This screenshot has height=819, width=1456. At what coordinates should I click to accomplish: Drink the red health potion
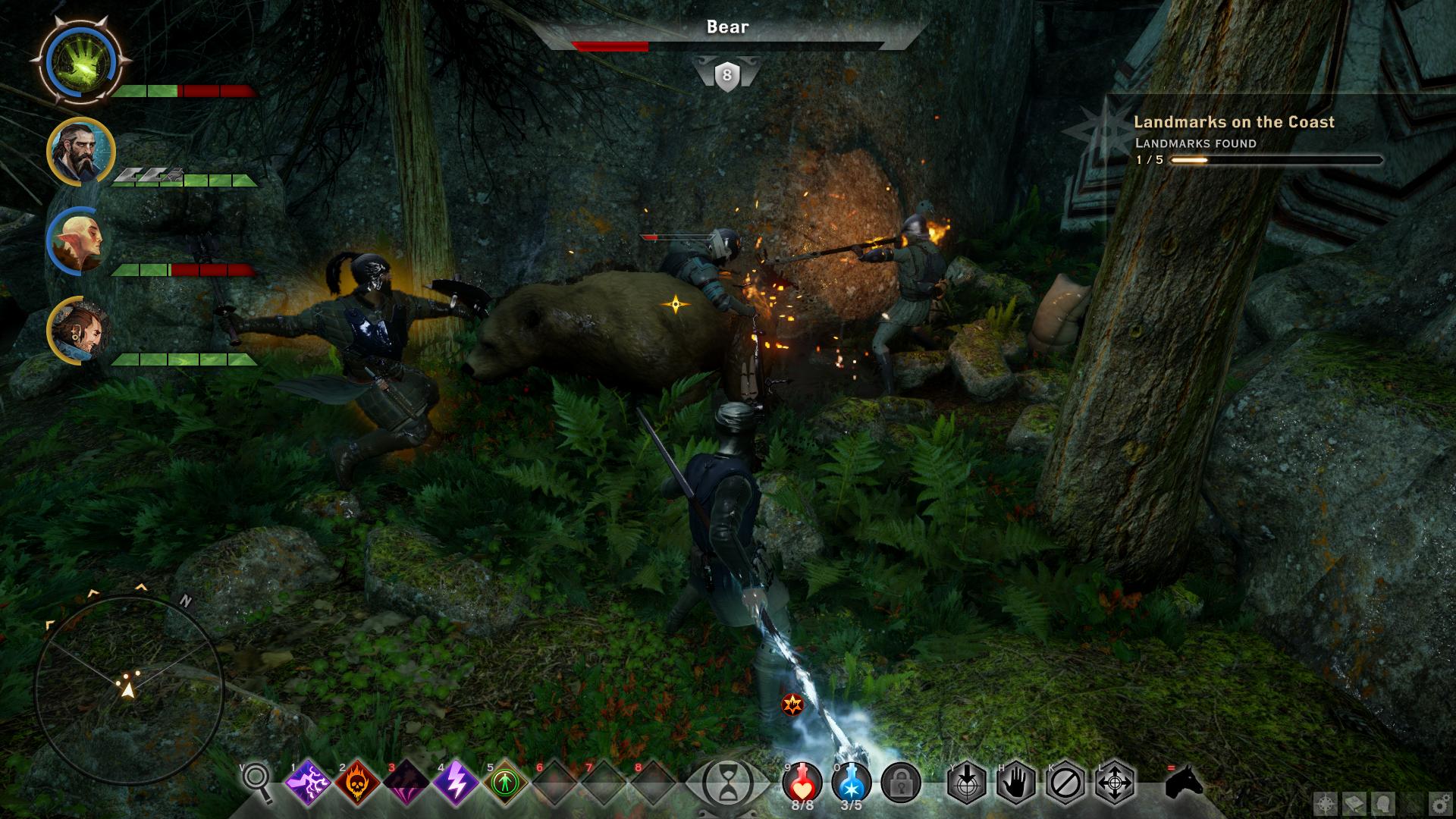pyautogui.click(x=802, y=783)
